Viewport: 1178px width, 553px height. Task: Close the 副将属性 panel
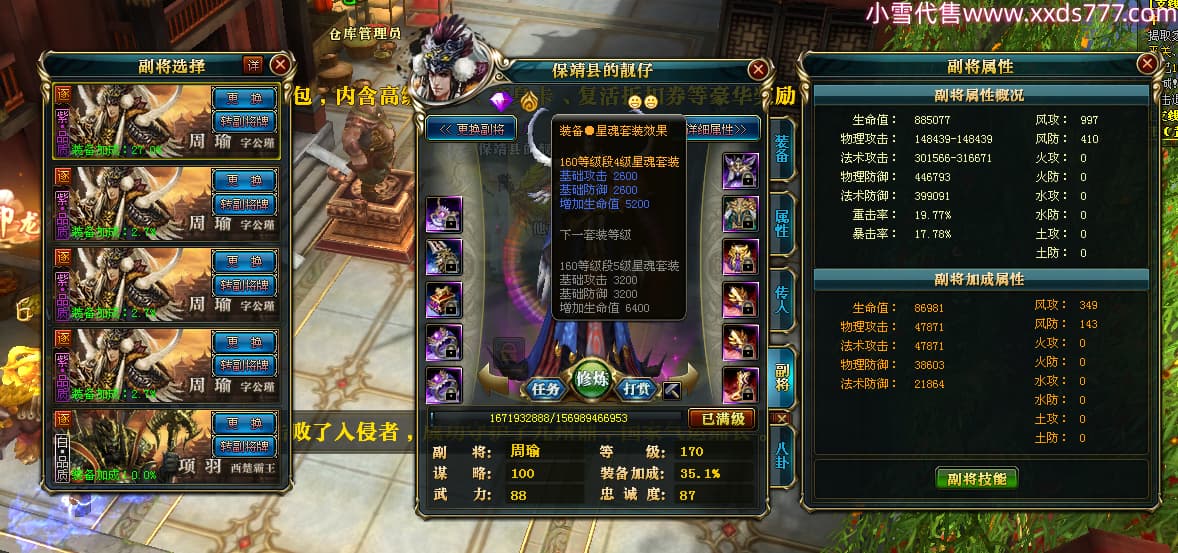1147,65
